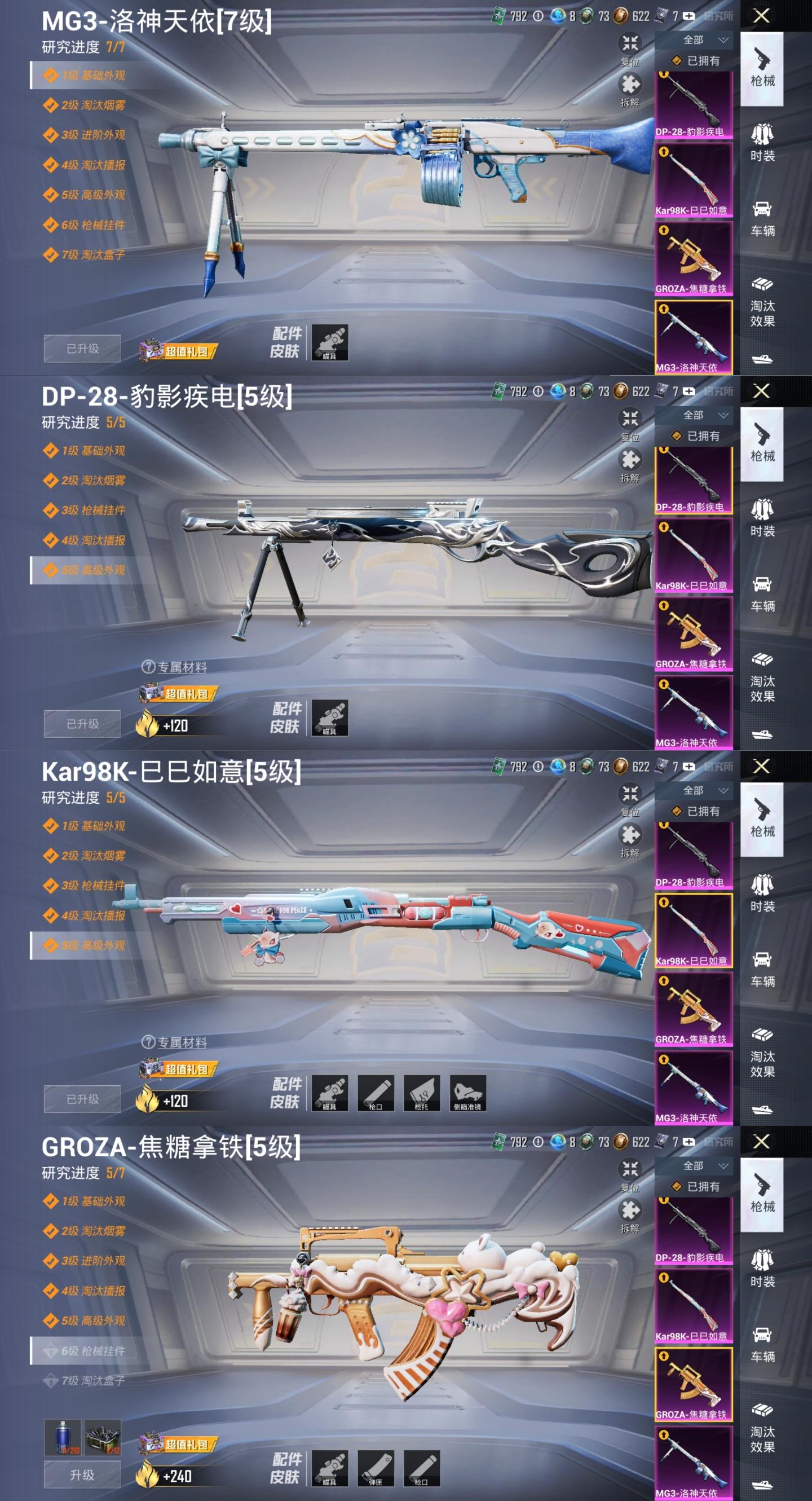
Task: Select the 侧瞄准镜 accessory skin slot
Action: pyautogui.click(x=467, y=1093)
